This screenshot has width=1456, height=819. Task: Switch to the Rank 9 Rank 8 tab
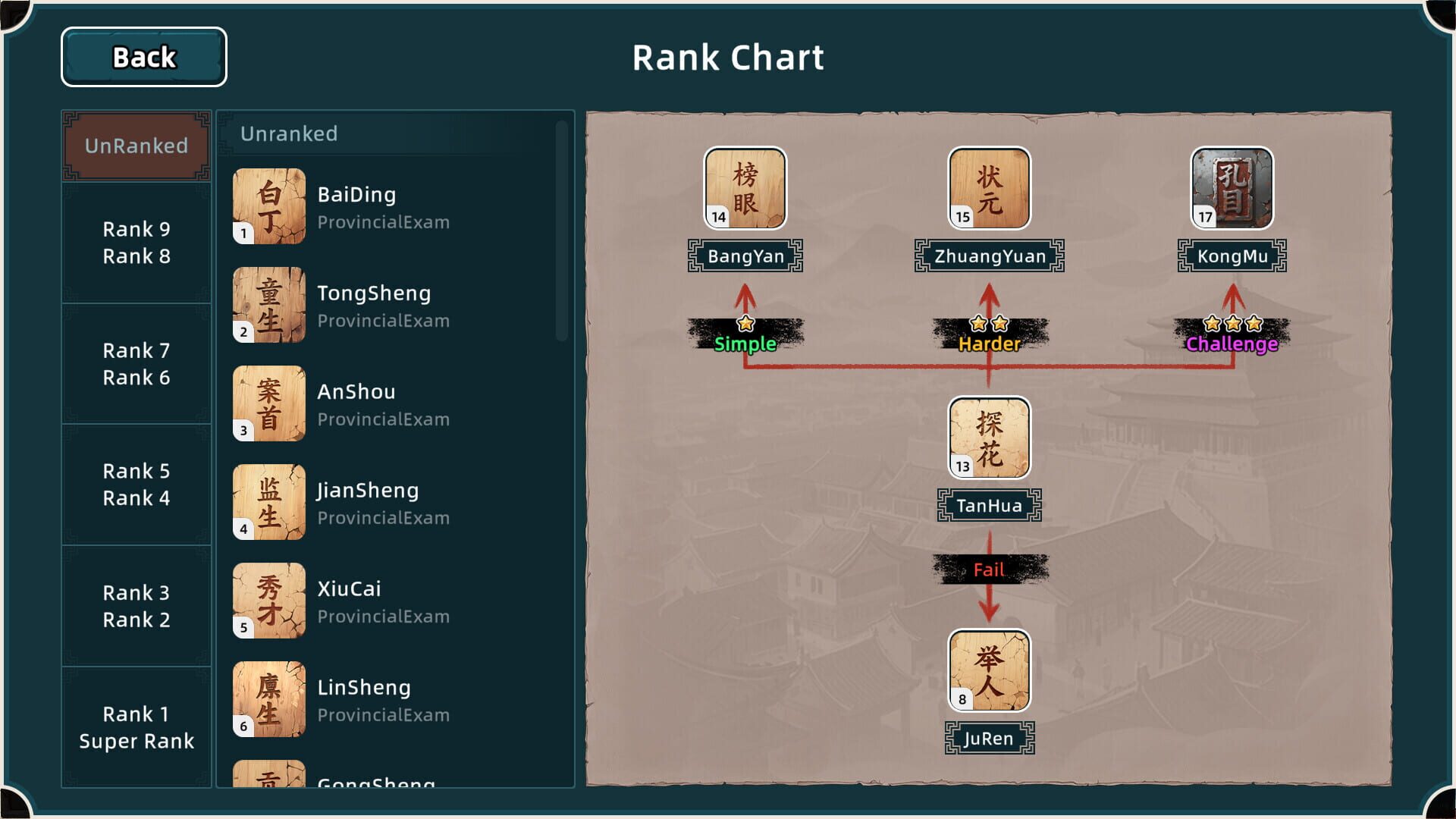coord(136,243)
